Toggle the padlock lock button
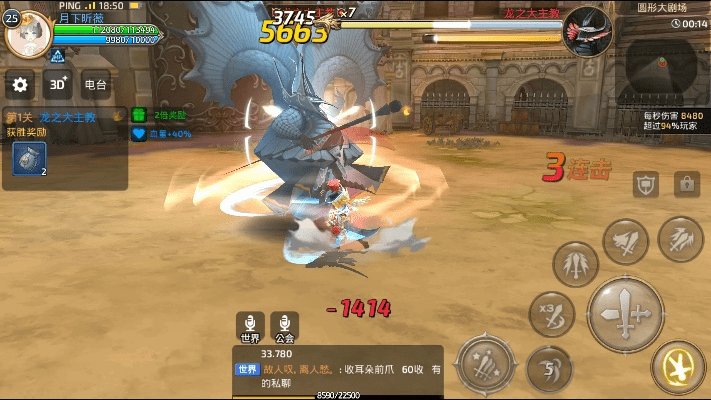The image size is (711, 400). click(x=686, y=183)
